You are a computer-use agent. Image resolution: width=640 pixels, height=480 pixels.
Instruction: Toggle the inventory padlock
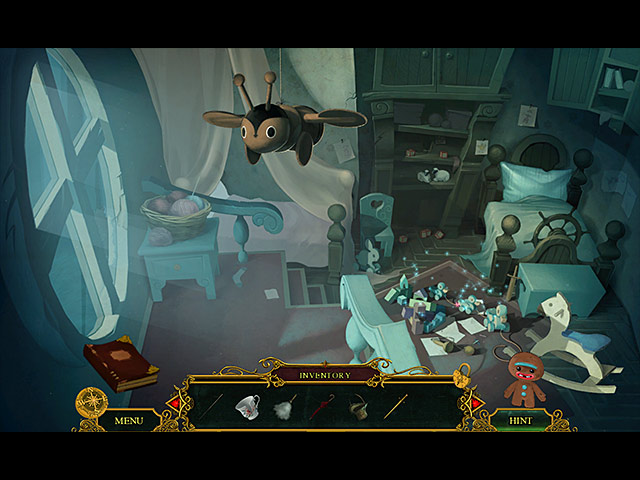point(462,378)
